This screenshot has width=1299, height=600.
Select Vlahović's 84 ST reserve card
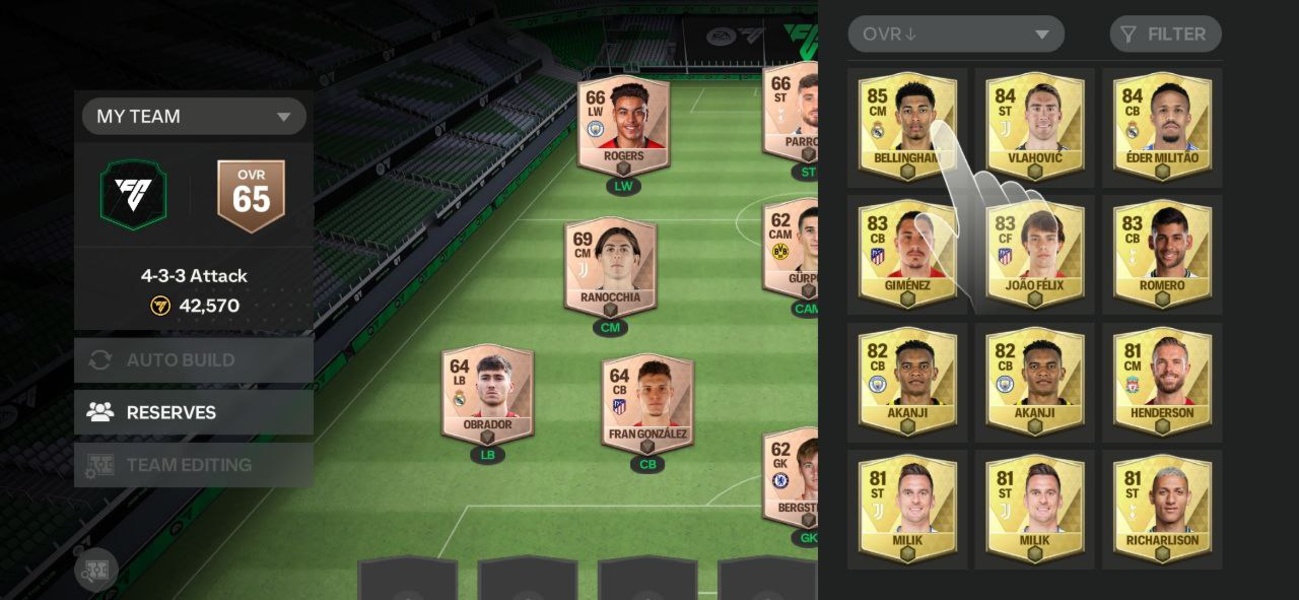(1034, 126)
